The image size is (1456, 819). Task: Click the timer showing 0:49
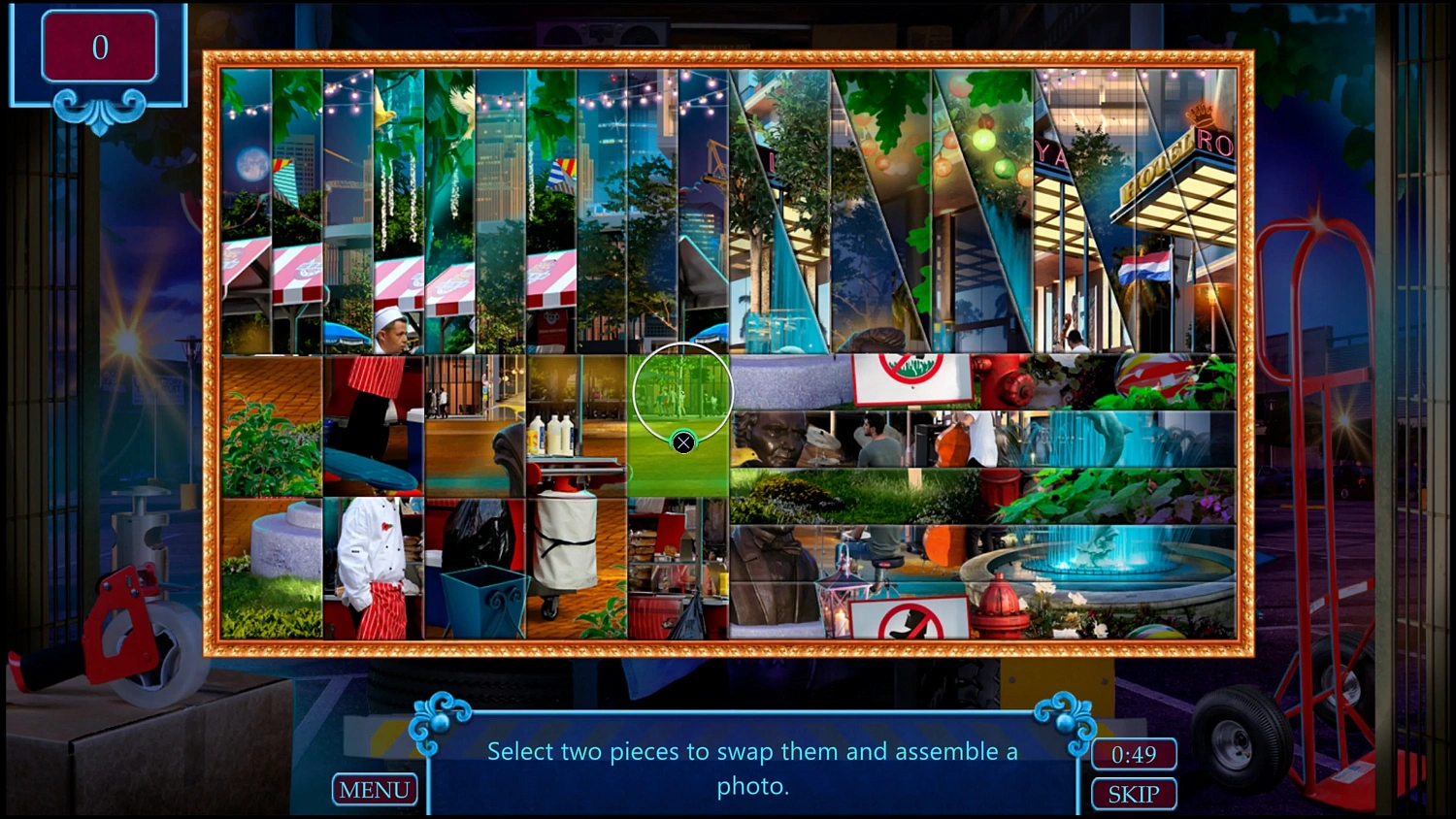click(x=1133, y=754)
